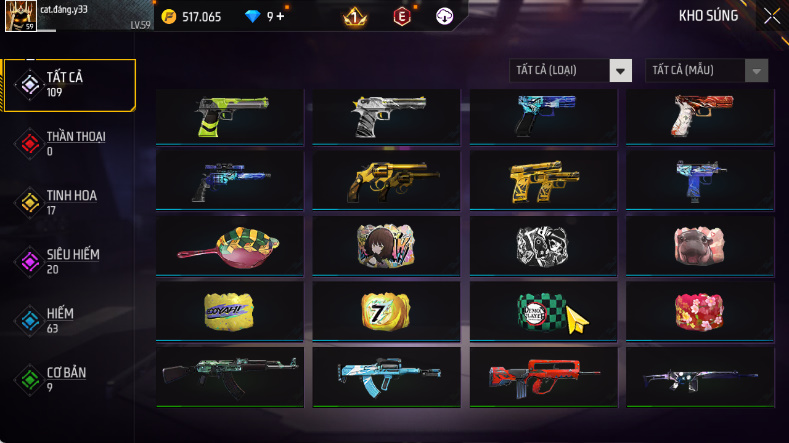This screenshot has height=443, width=789.
Task: Click the gold rank crown icon
Action: pos(353,16)
